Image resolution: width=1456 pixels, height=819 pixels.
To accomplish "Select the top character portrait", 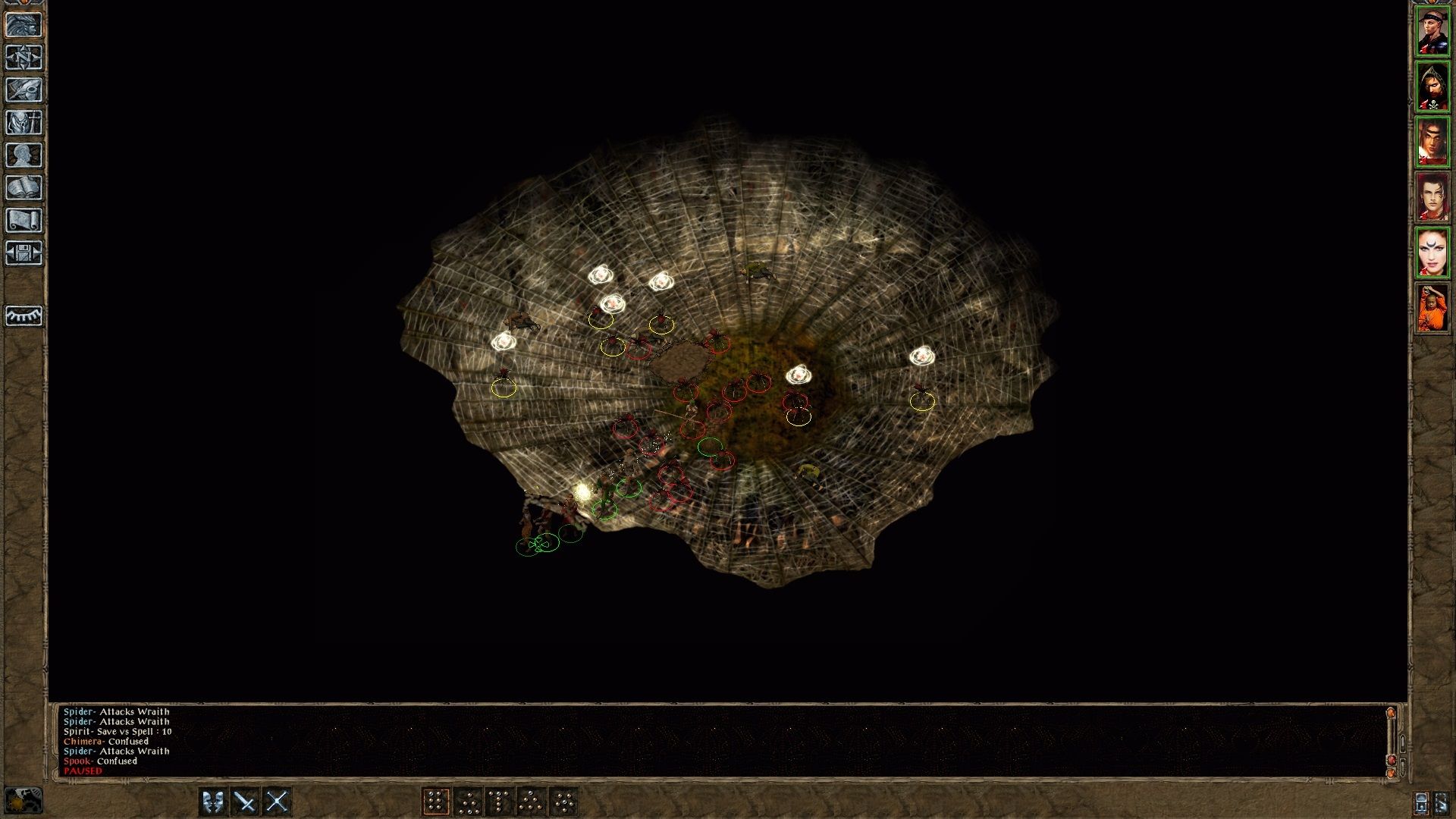I will click(1432, 30).
